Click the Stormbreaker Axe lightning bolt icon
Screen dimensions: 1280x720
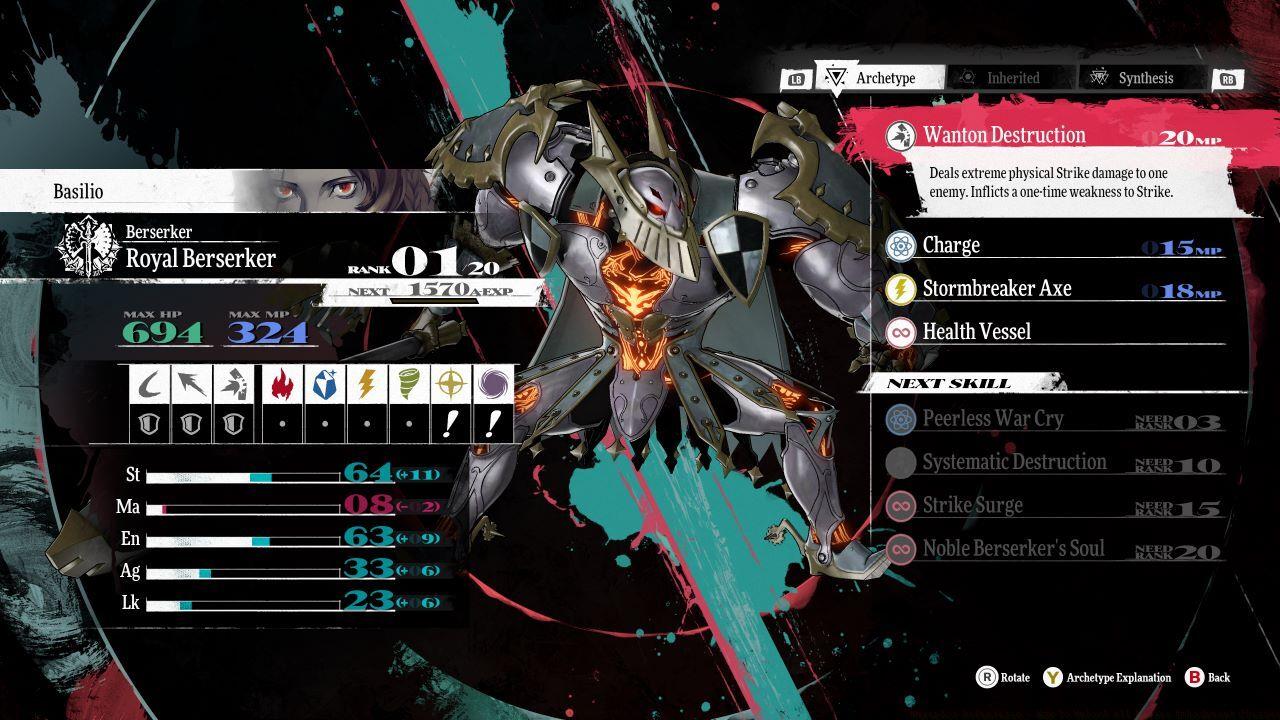click(x=902, y=288)
